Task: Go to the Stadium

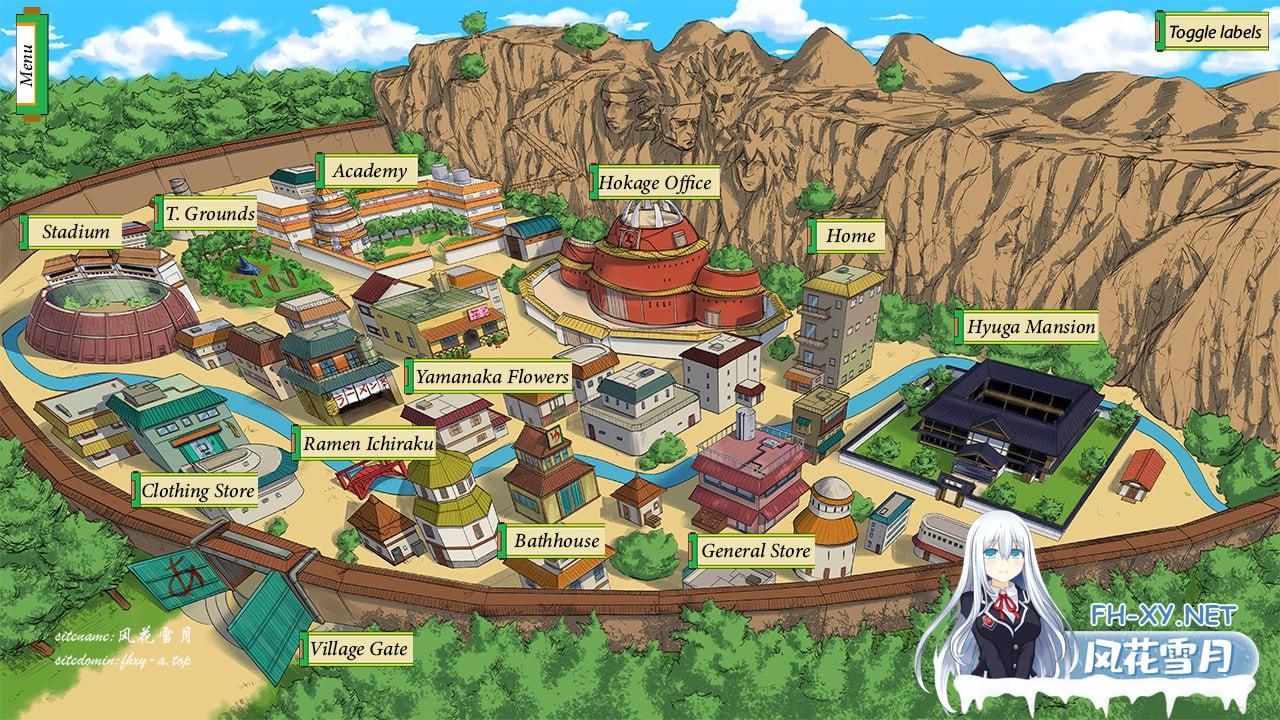Action: click(74, 231)
